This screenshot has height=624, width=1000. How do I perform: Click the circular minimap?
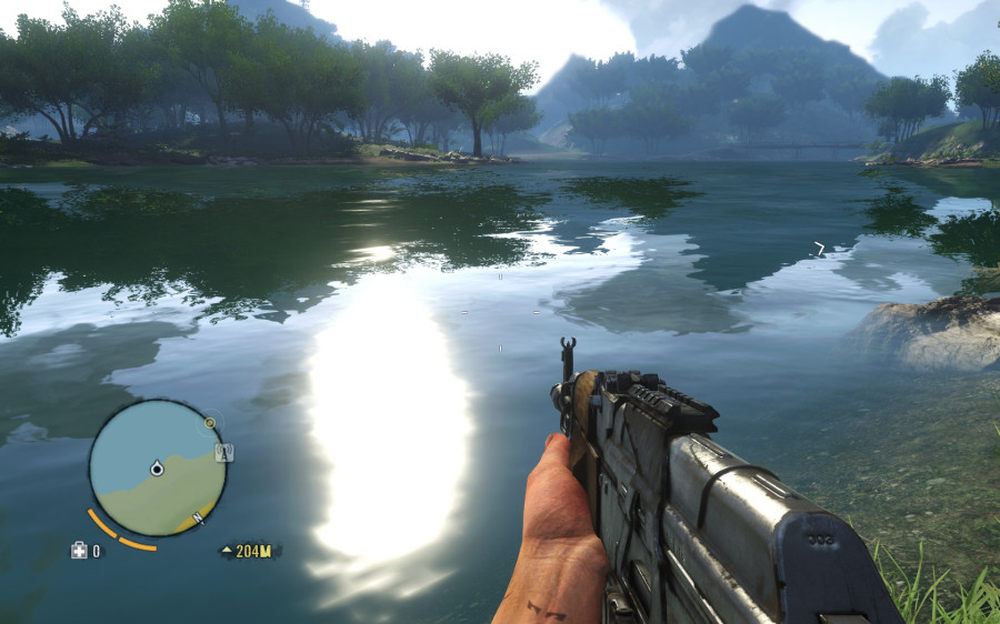(157, 468)
